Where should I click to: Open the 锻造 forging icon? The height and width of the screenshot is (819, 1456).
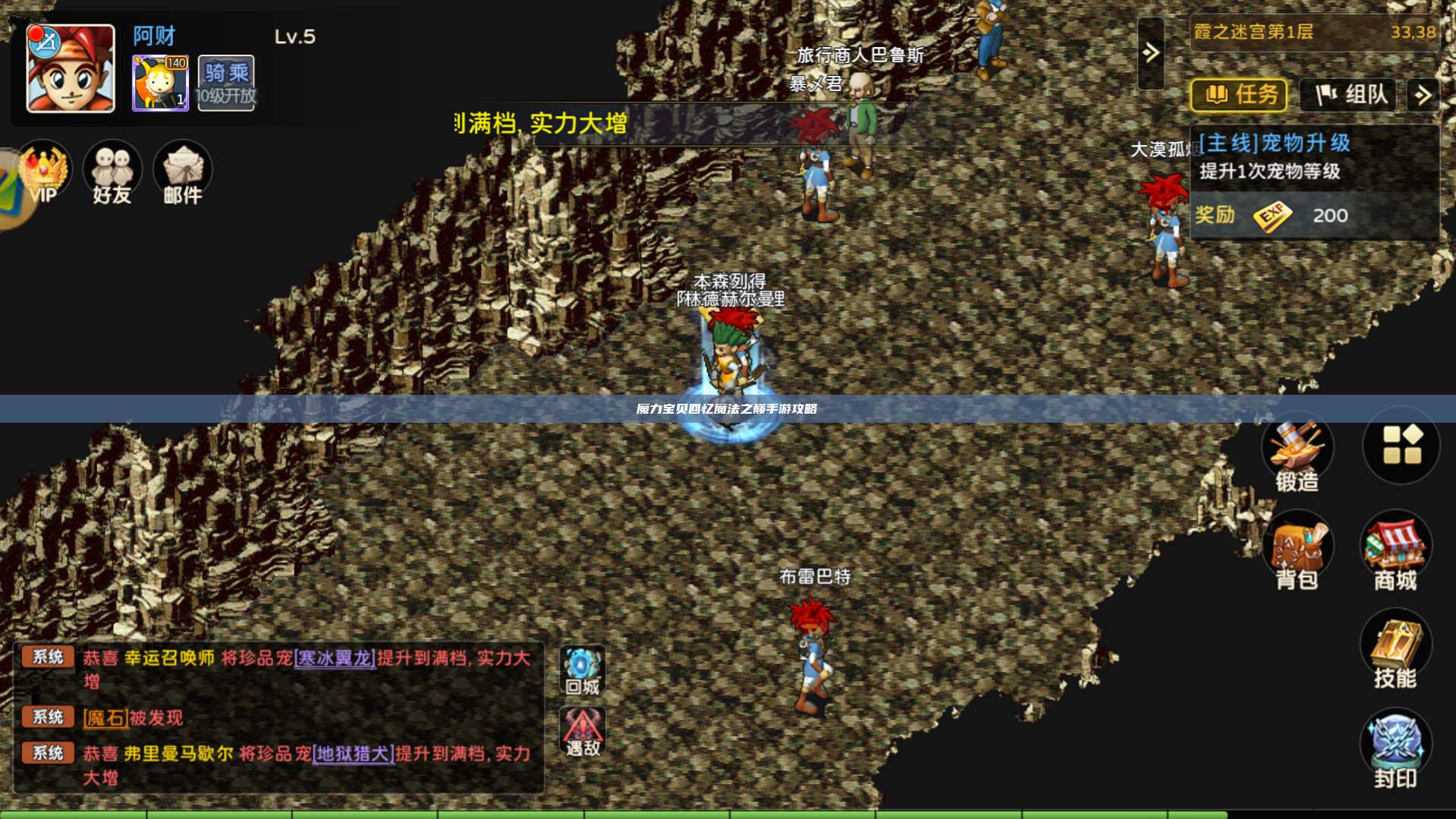[x=1297, y=448]
